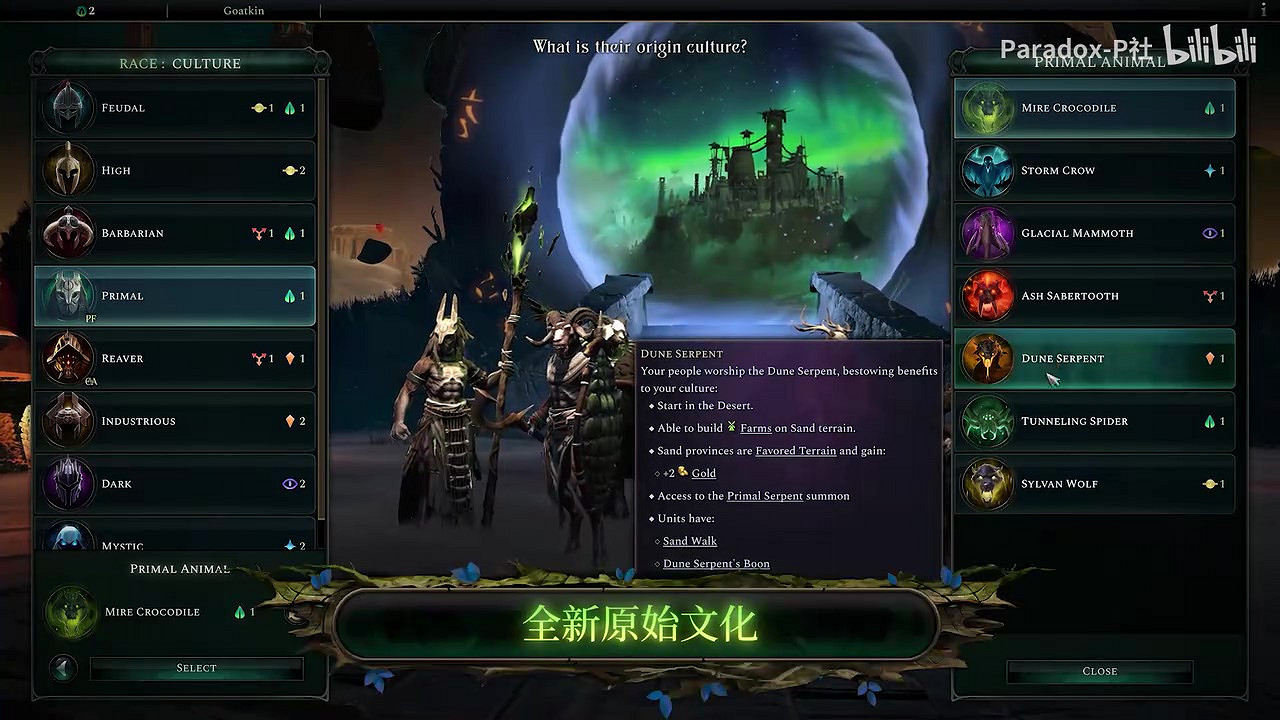
Task: Click the Sand Walk ability link
Action: (689, 540)
